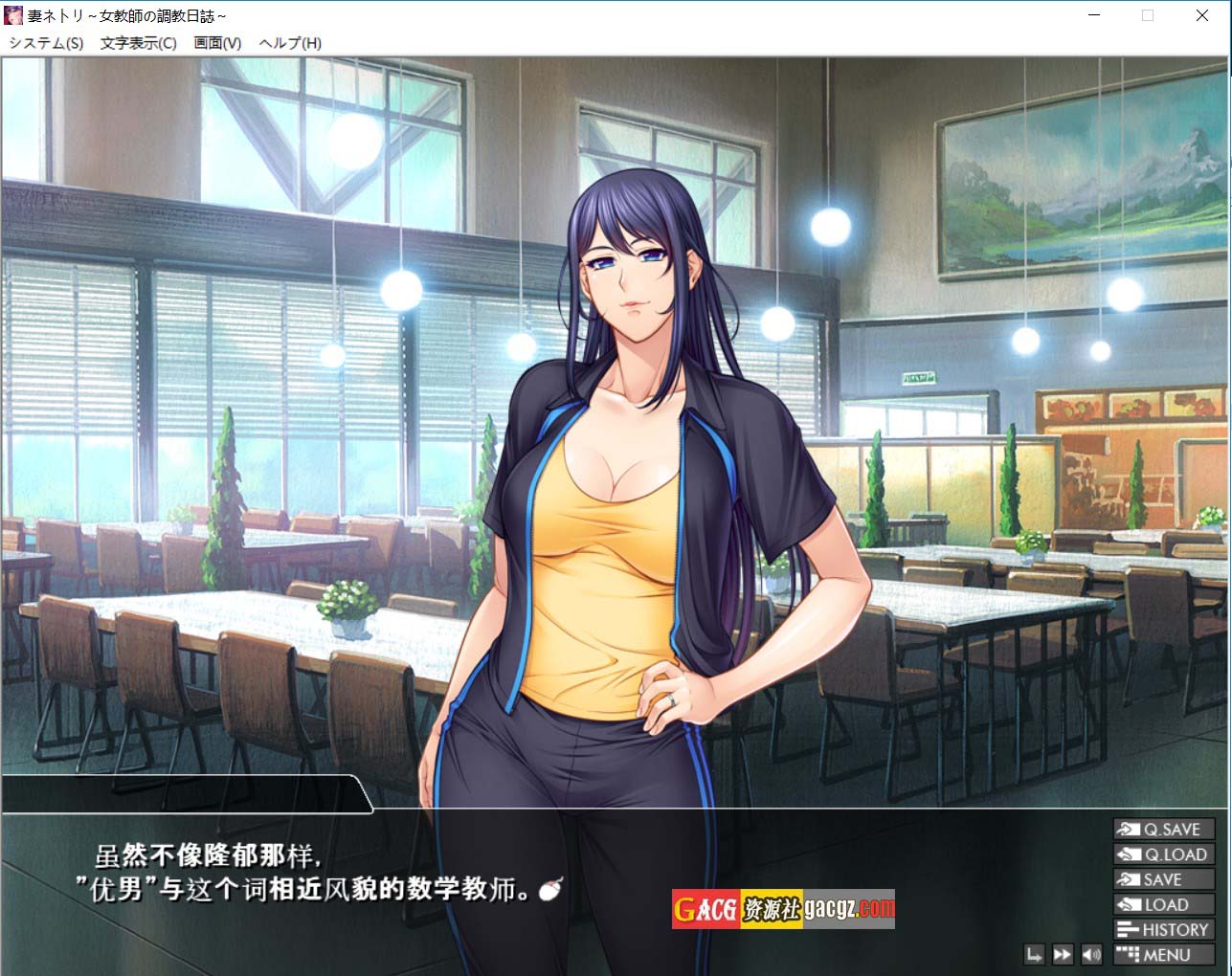The width and height of the screenshot is (1232, 976).
Task: Show the dialogue HISTORY log
Action: tap(1163, 929)
